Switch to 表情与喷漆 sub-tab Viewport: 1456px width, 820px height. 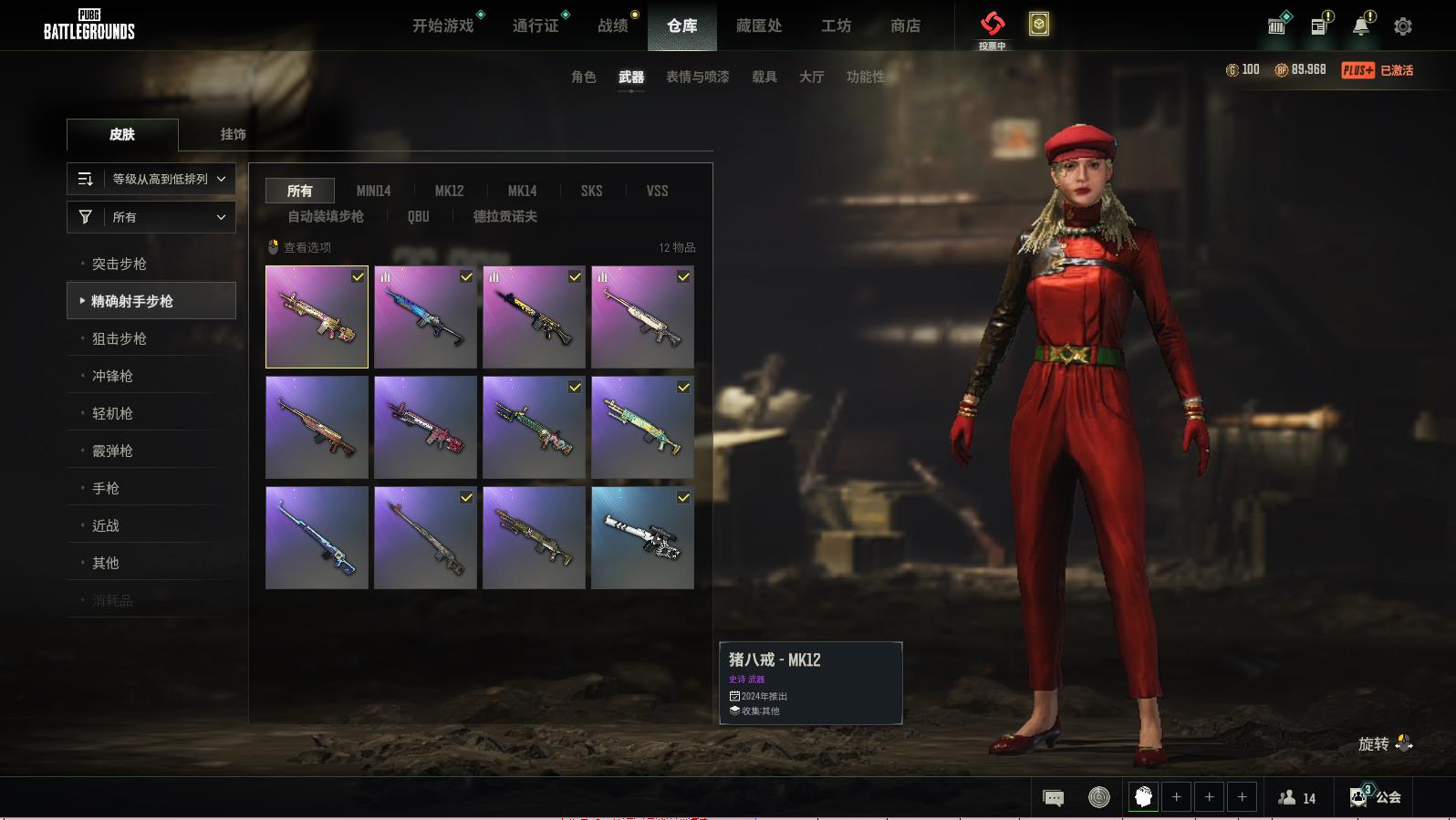click(x=697, y=77)
